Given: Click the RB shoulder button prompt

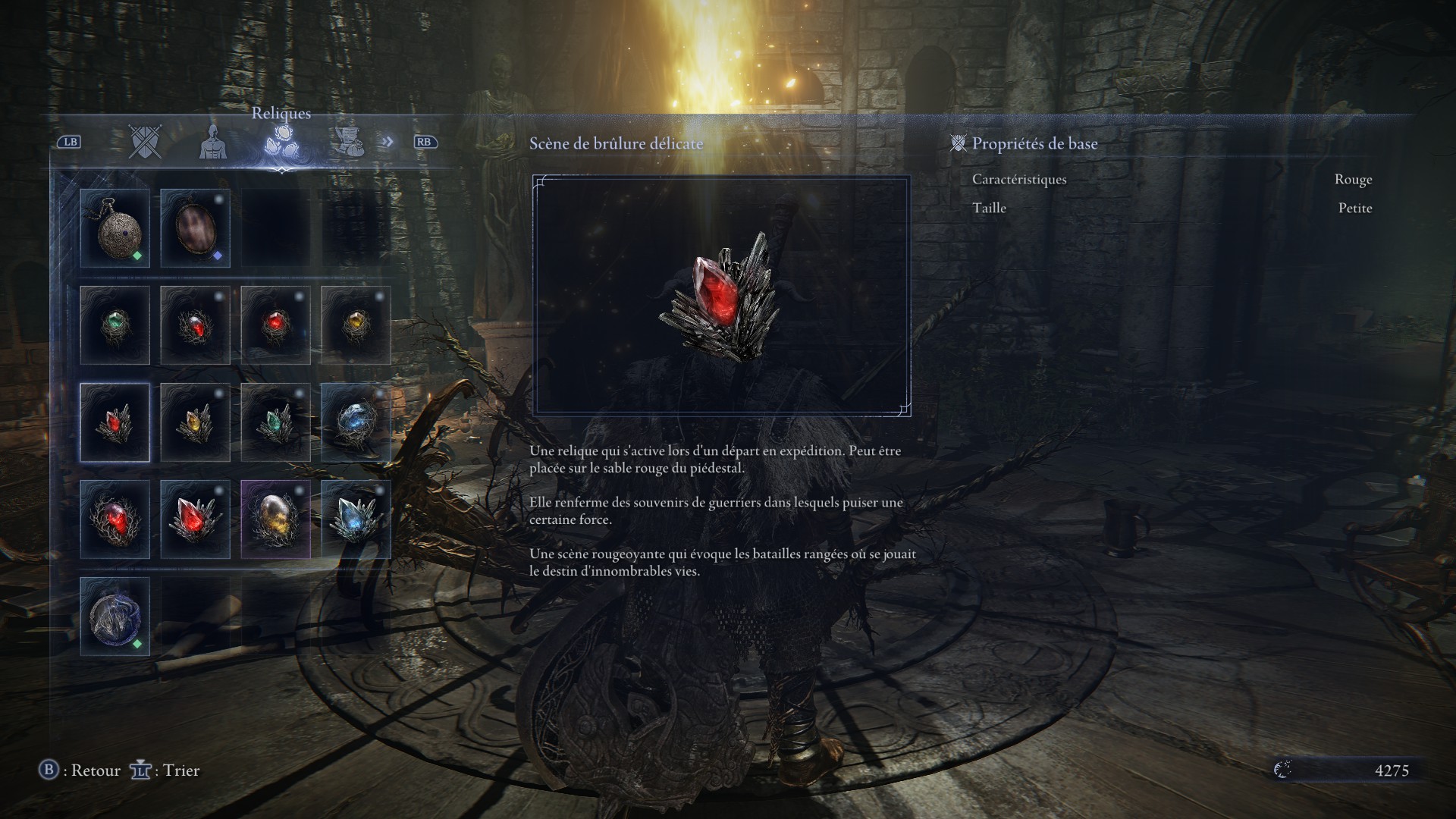Looking at the screenshot, I should pyautogui.click(x=425, y=143).
